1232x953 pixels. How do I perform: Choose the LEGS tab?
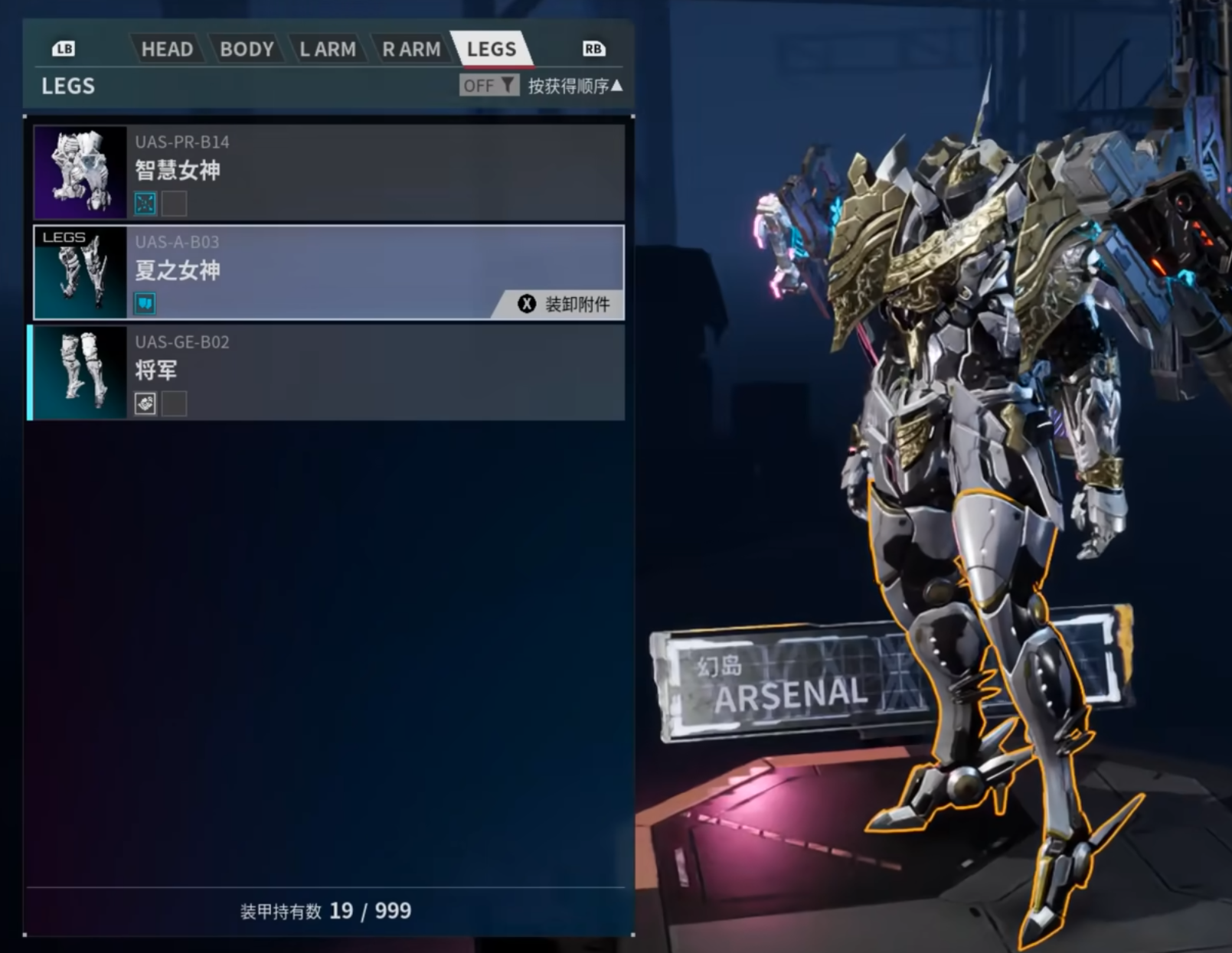491,49
